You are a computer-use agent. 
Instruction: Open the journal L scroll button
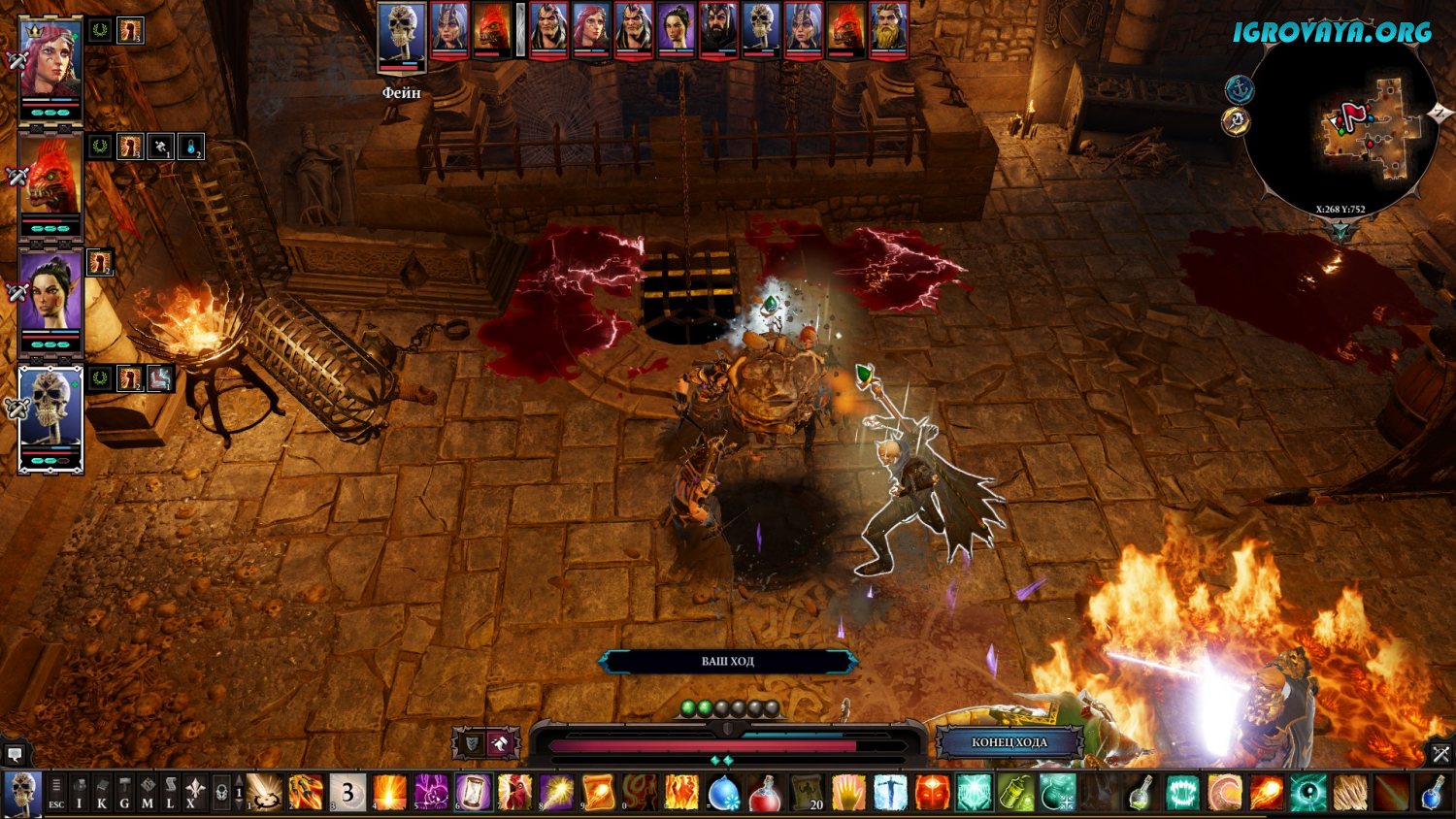170,793
